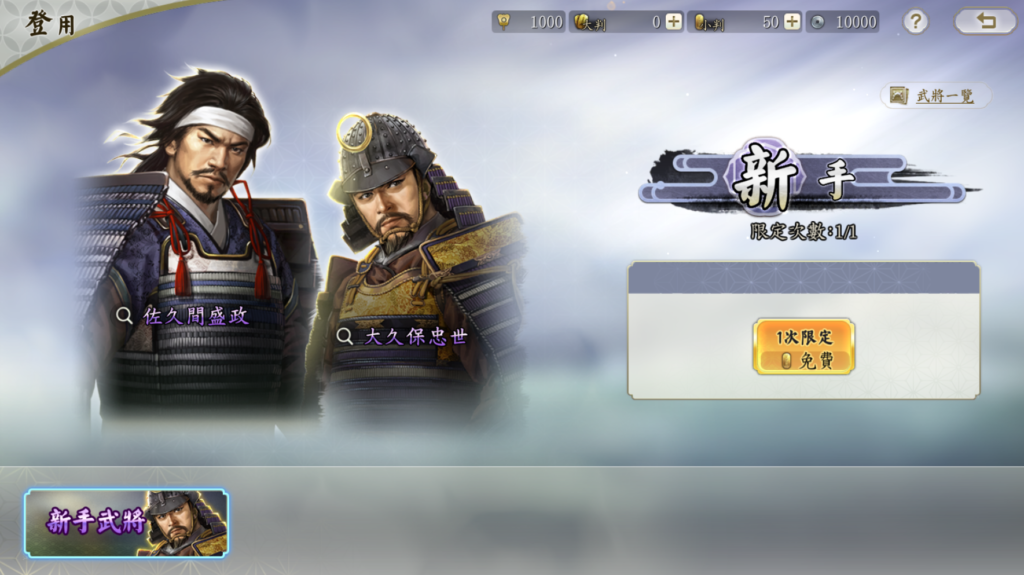
Task: Go back with the return arrow button
Action: 985,21
